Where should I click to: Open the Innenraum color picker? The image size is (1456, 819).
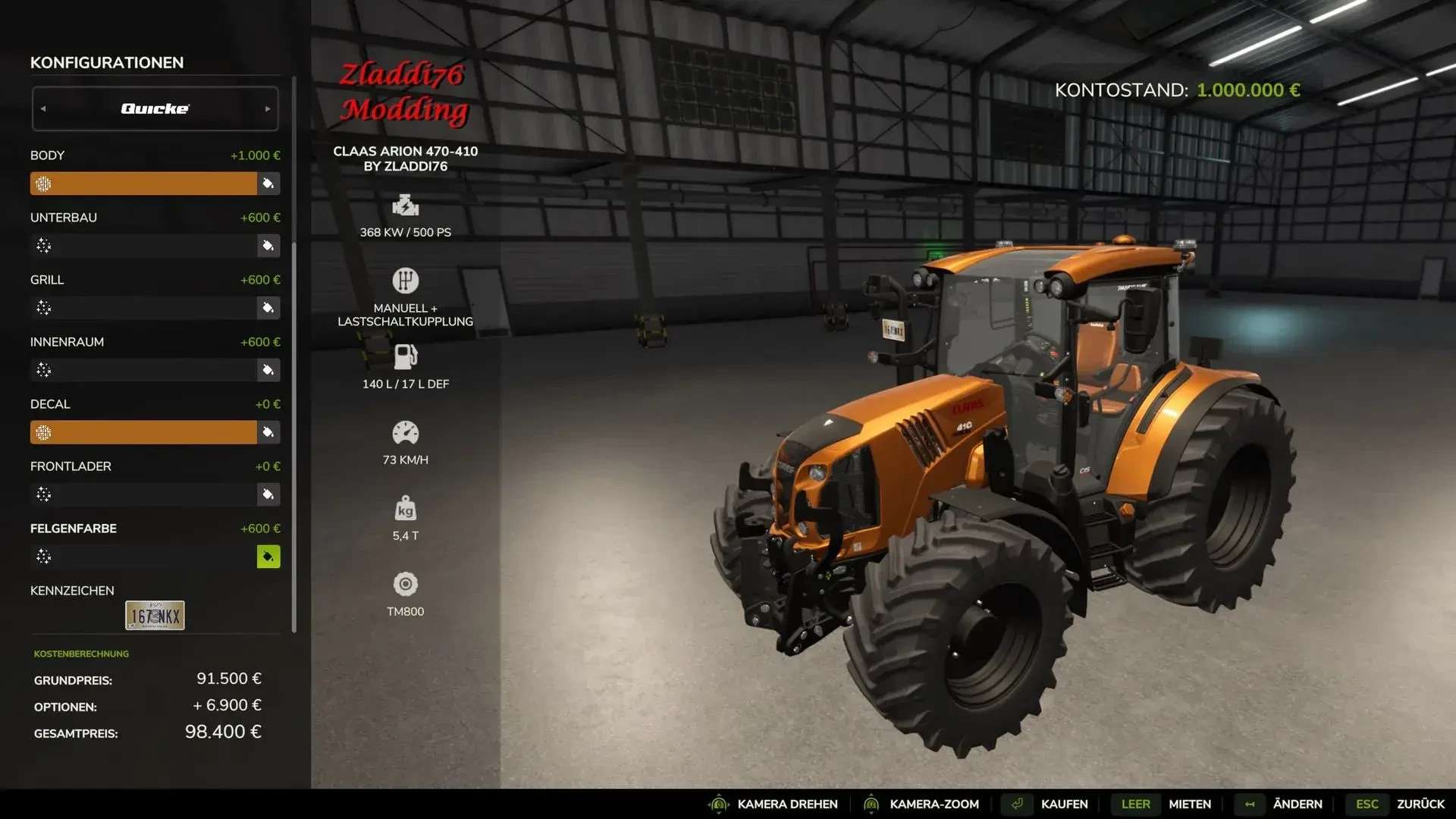click(268, 370)
